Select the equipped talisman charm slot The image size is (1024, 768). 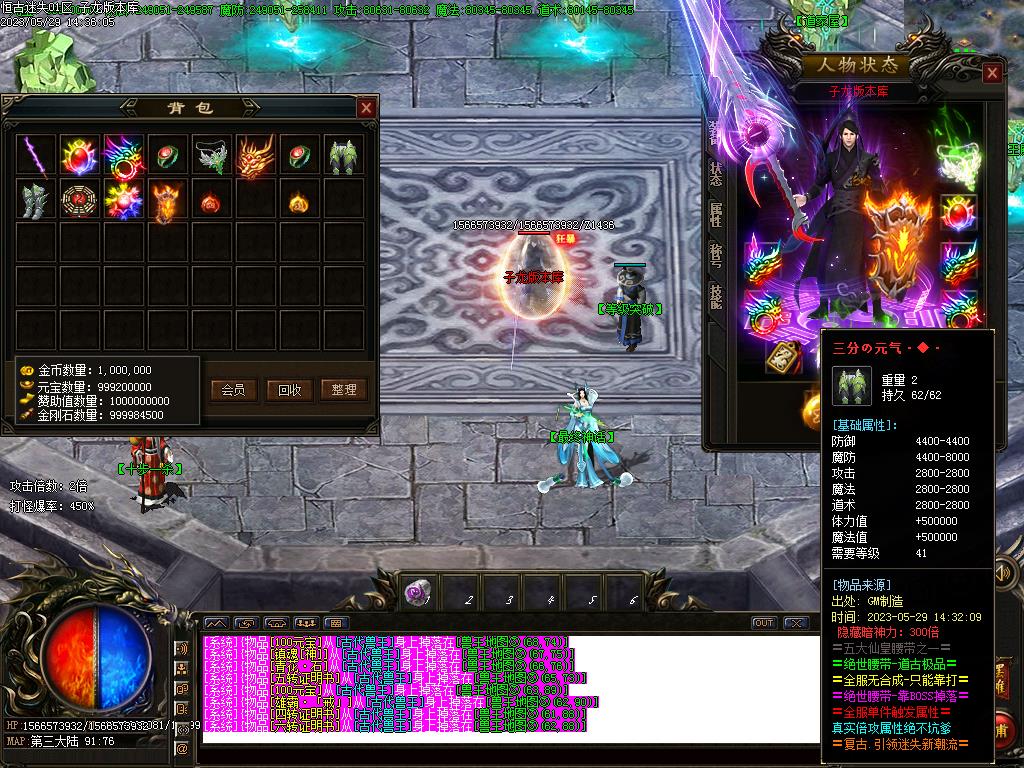784,356
